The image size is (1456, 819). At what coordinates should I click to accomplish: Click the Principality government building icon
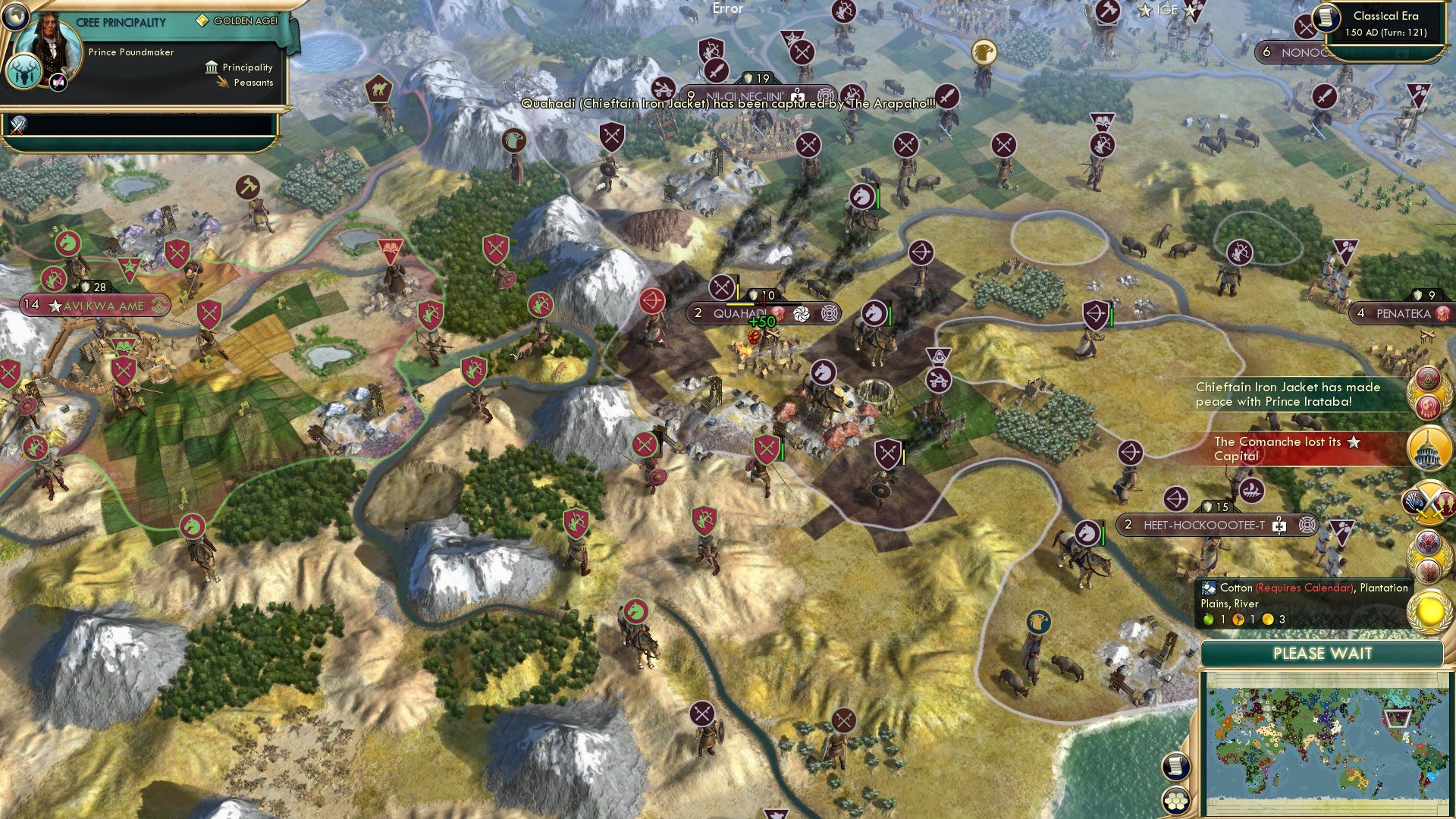[x=211, y=67]
